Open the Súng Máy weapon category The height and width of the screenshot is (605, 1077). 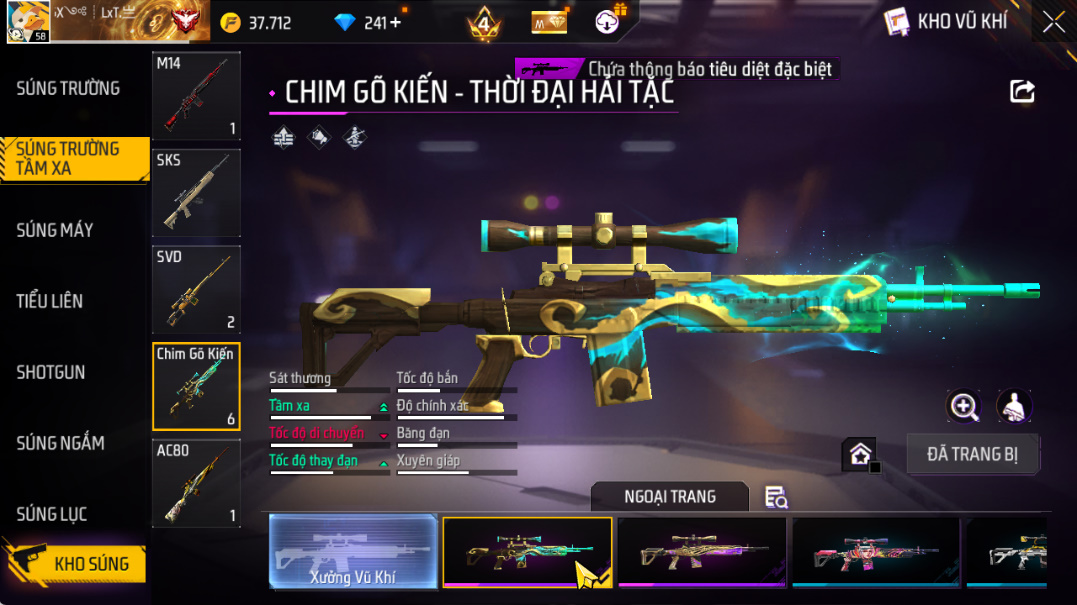pos(55,230)
